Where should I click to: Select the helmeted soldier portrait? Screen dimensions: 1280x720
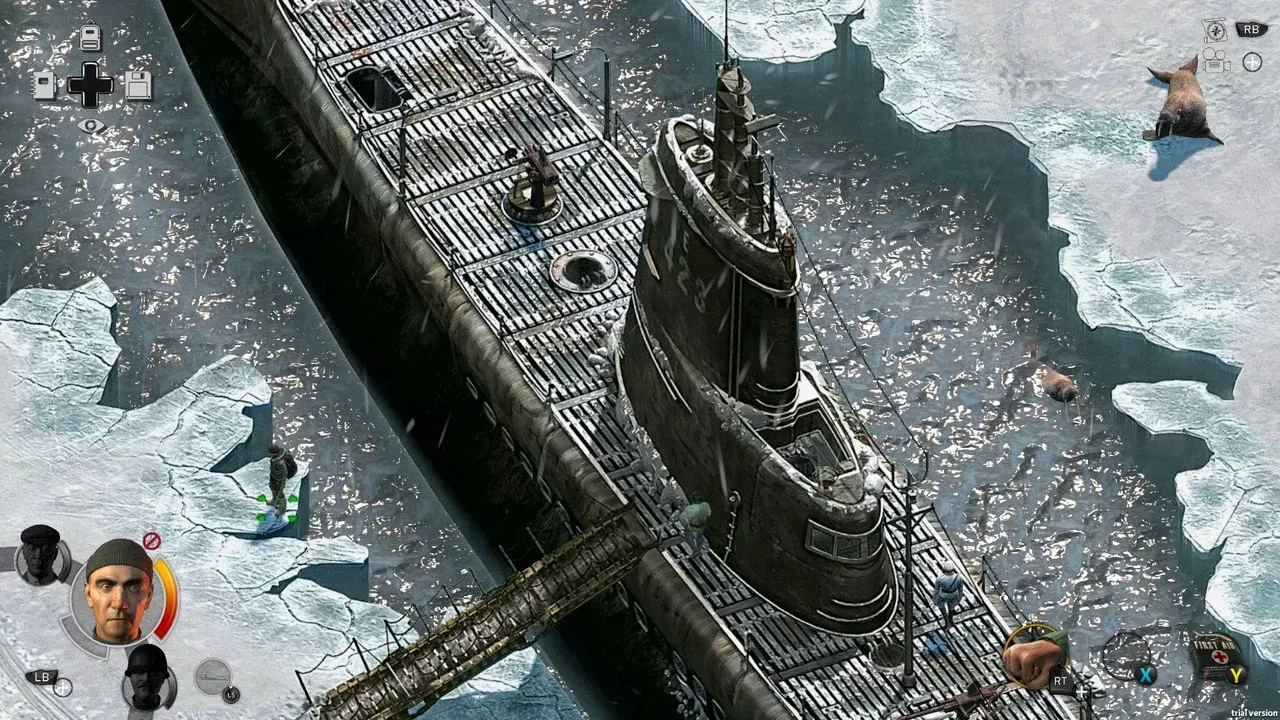(146, 680)
